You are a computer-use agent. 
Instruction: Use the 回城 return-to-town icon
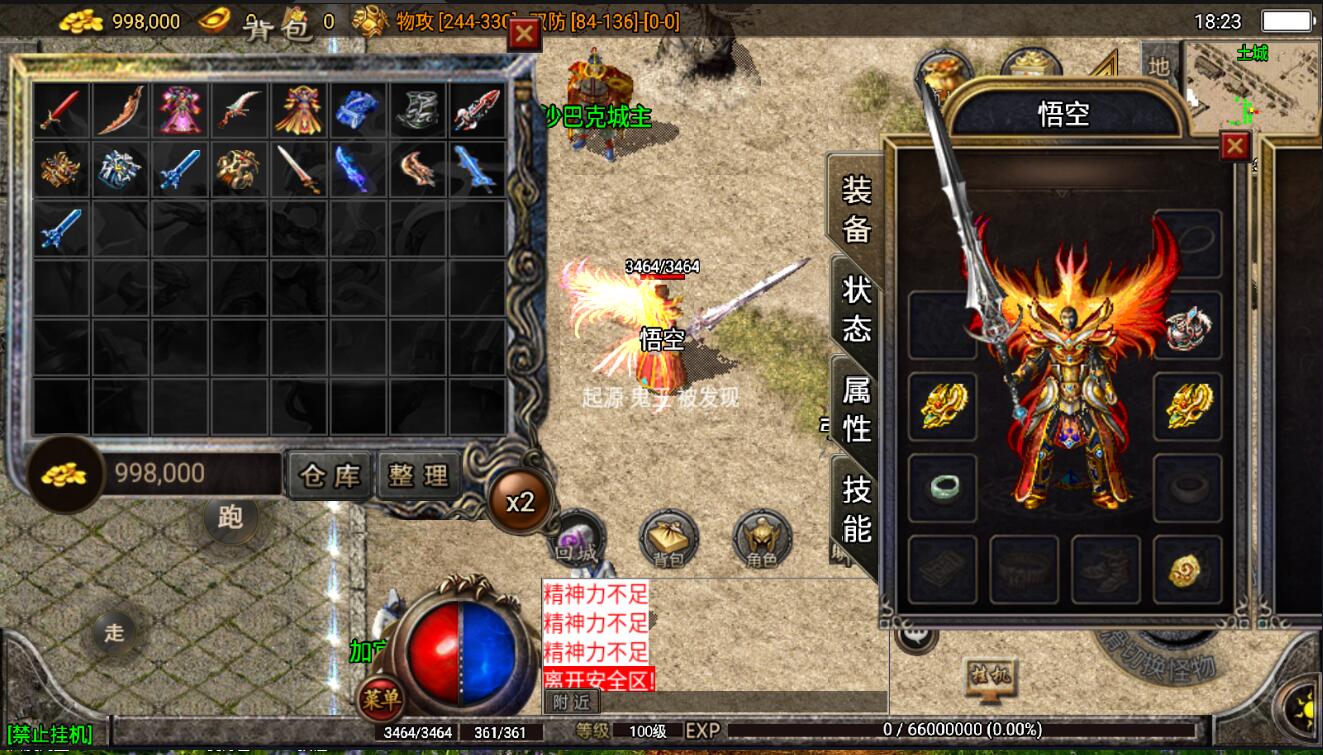pyautogui.click(x=579, y=537)
